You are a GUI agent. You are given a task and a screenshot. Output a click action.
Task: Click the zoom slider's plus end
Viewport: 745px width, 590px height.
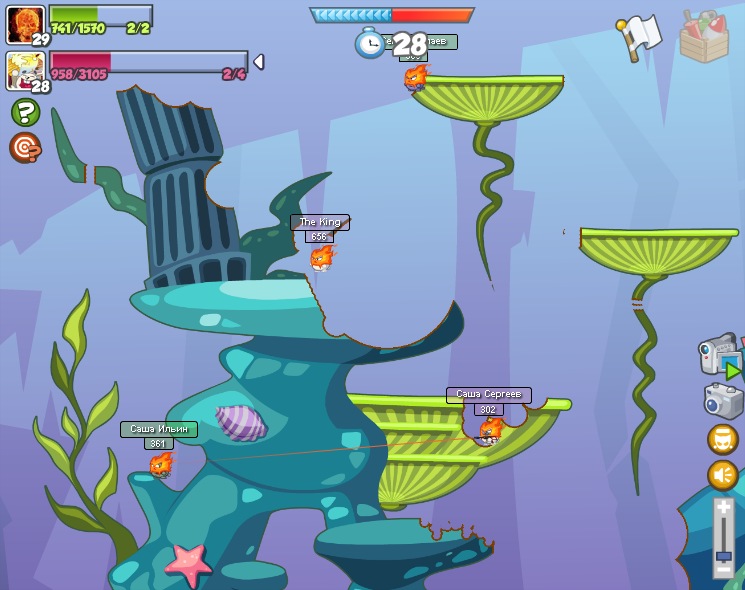coord(724,508)
